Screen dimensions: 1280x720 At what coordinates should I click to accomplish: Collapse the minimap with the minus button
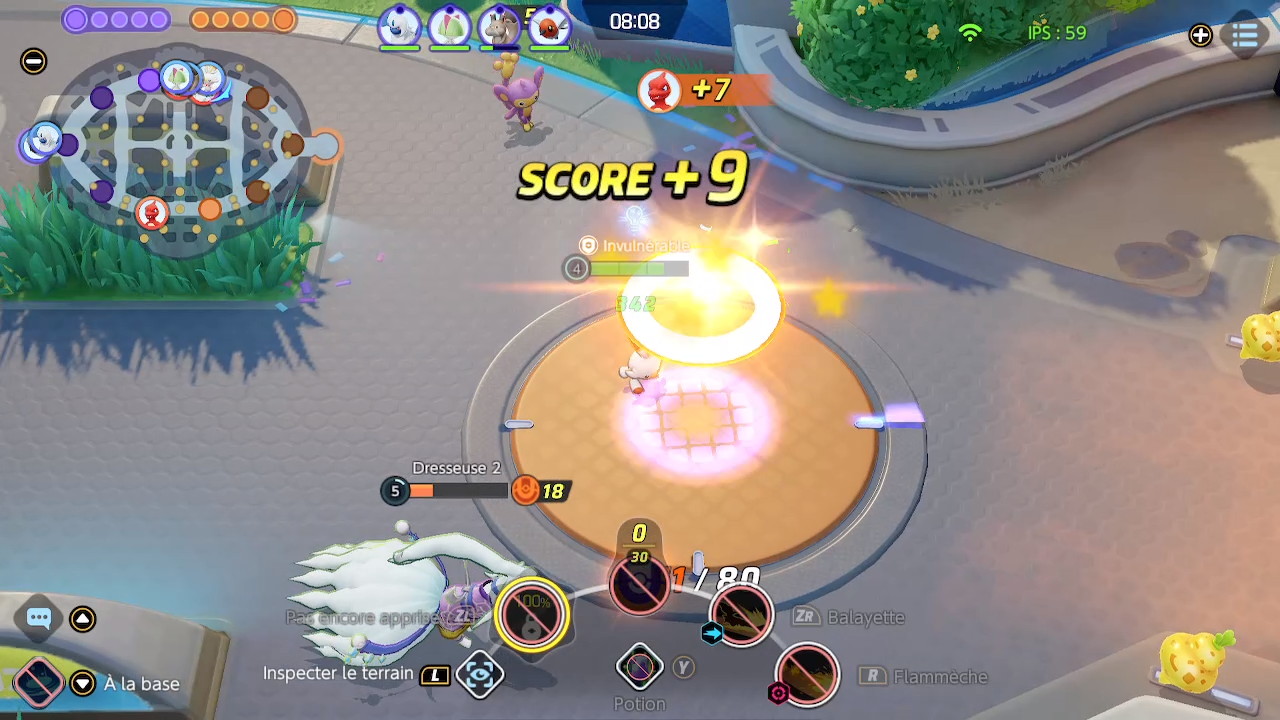pos(33,62)
